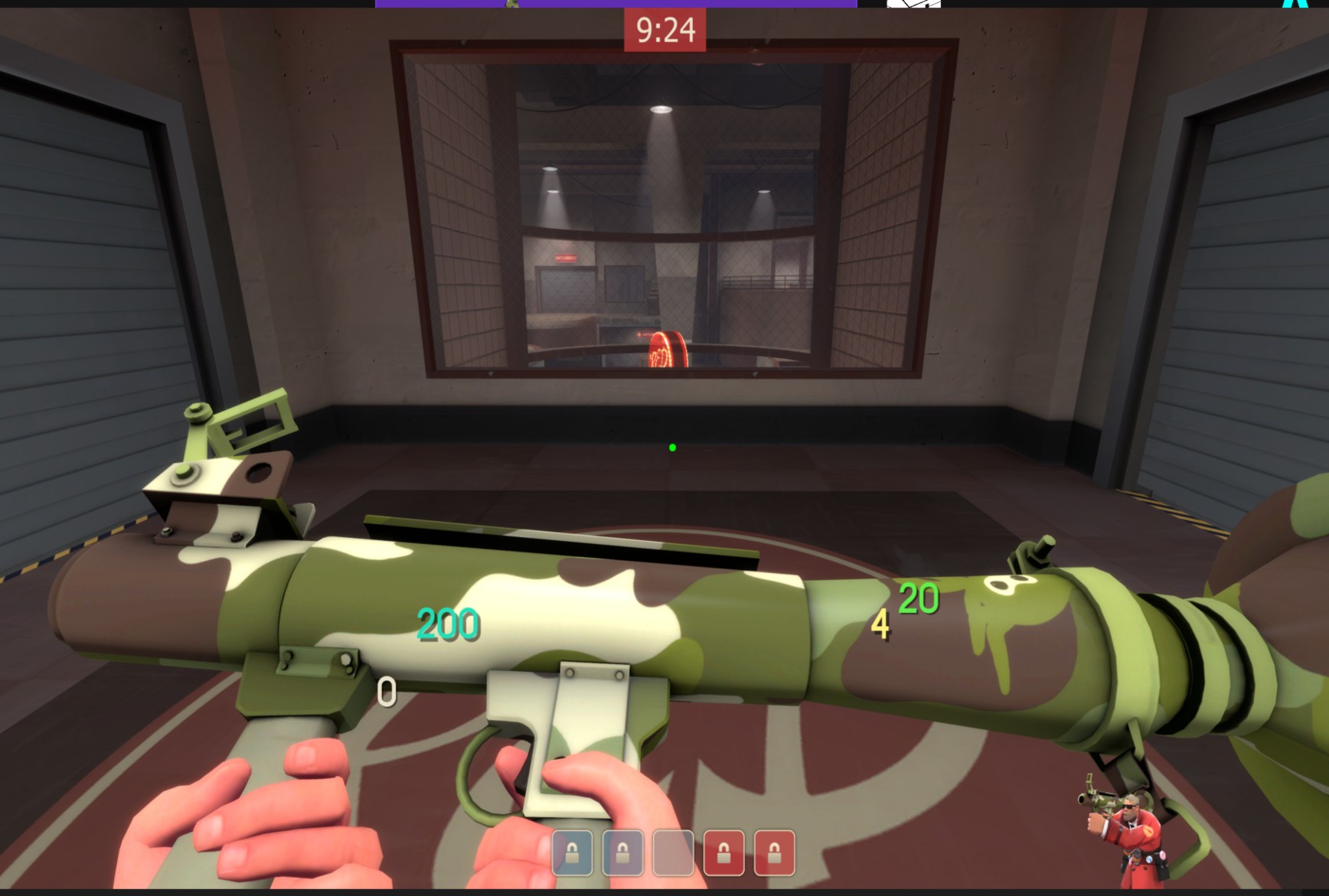Click the green dot crosshair
The height and width of the screenshot is (896, 1329).
tap(672, 448)
